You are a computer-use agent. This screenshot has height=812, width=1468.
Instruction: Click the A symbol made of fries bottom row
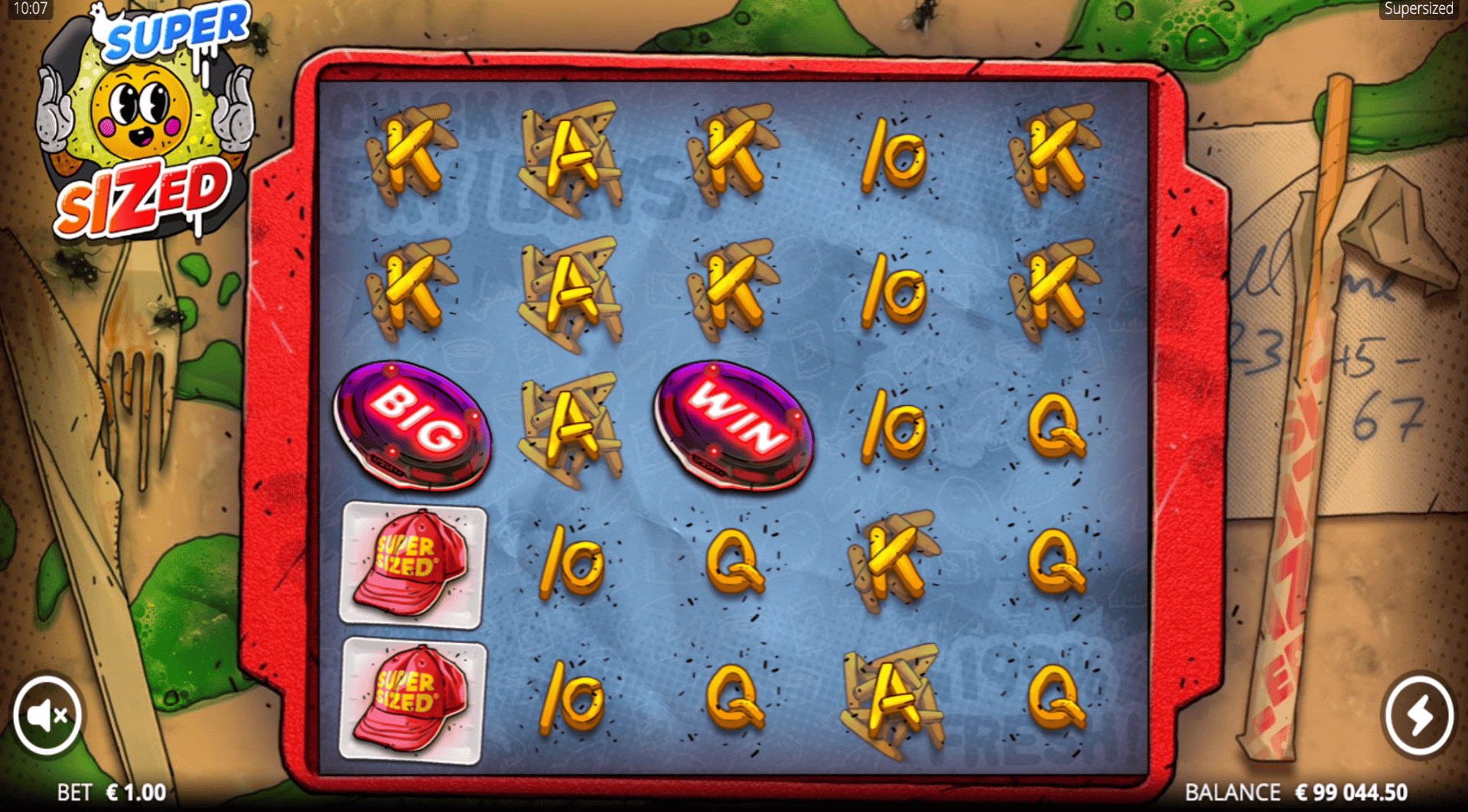[891, 696]
